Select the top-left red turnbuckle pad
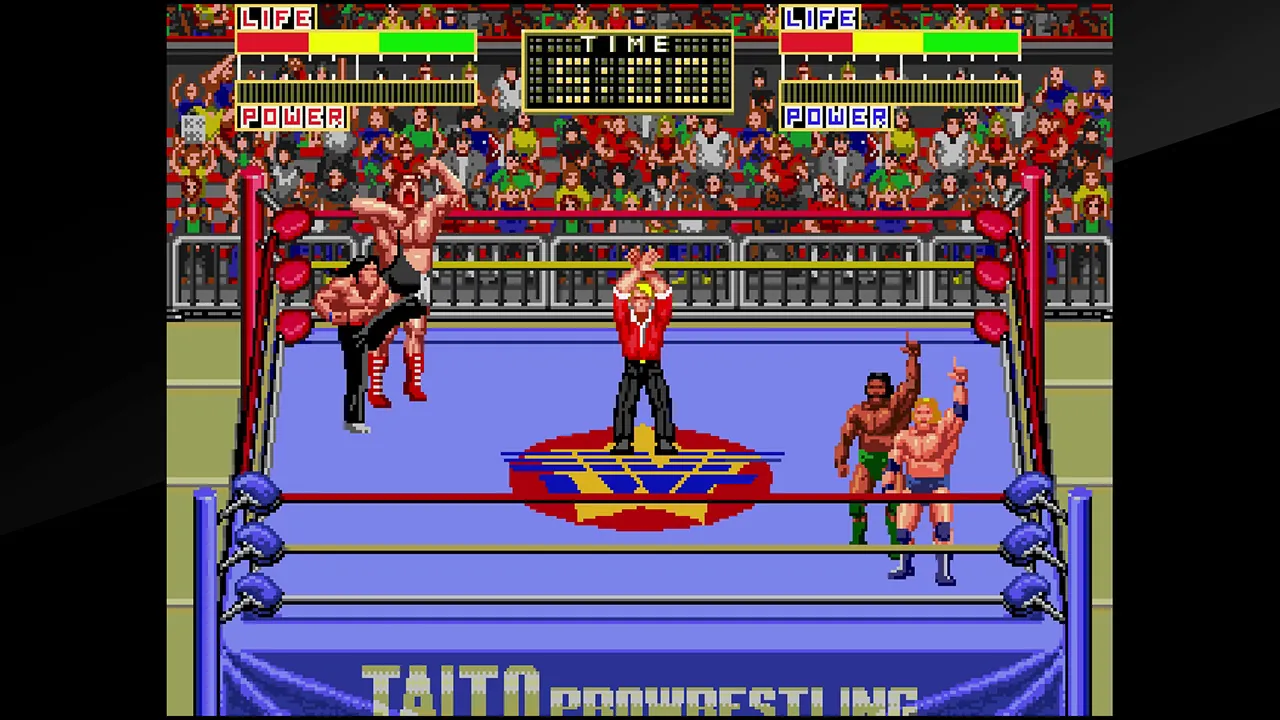The image size is (1280, 720). (x=290, y=225)
